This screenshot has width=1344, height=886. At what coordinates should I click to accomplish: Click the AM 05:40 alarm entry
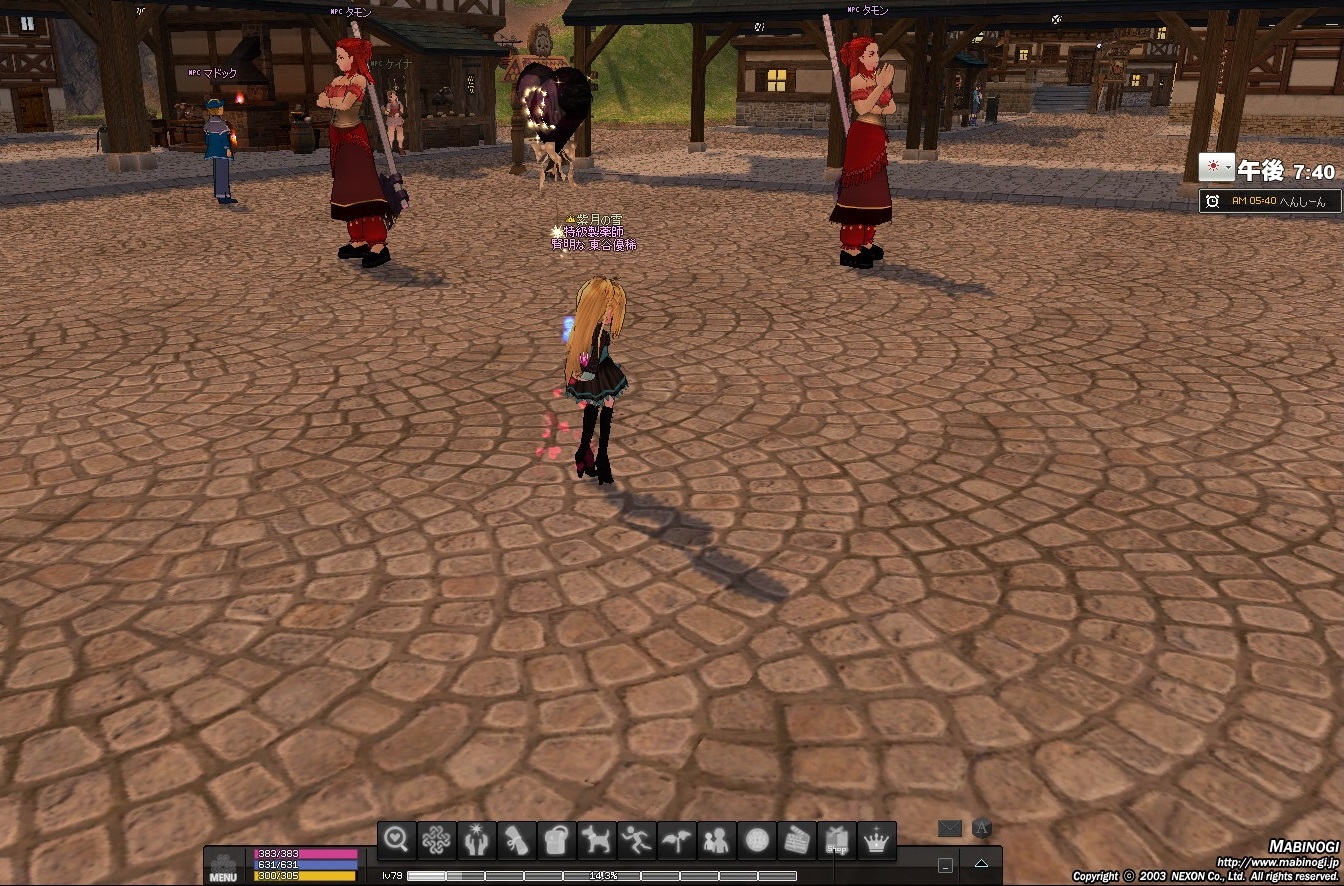pyautogui.click(x=1270, y=201)
